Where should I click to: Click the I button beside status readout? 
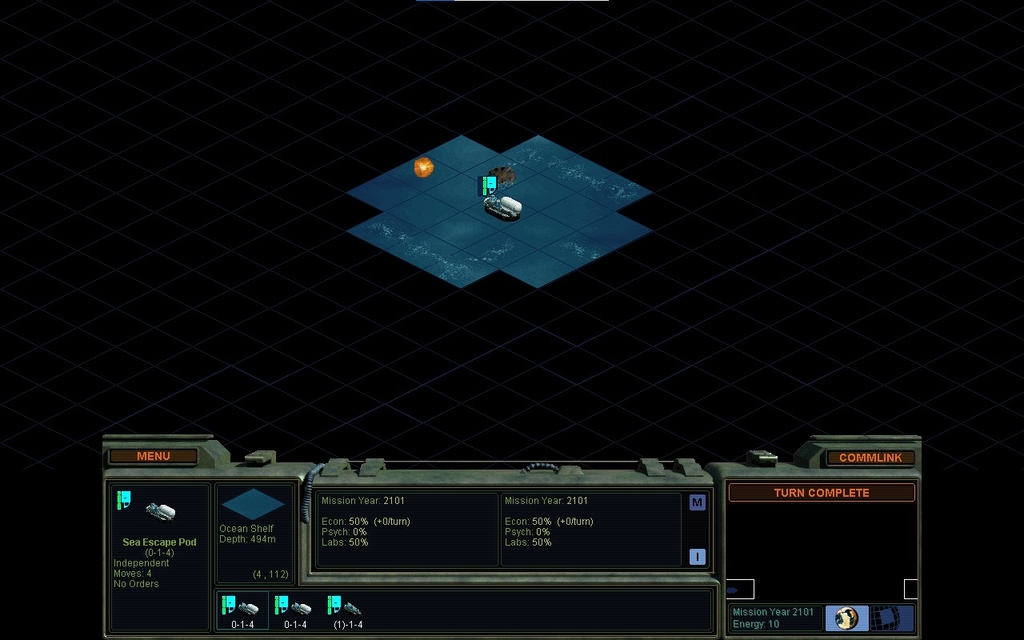point(697,557)
